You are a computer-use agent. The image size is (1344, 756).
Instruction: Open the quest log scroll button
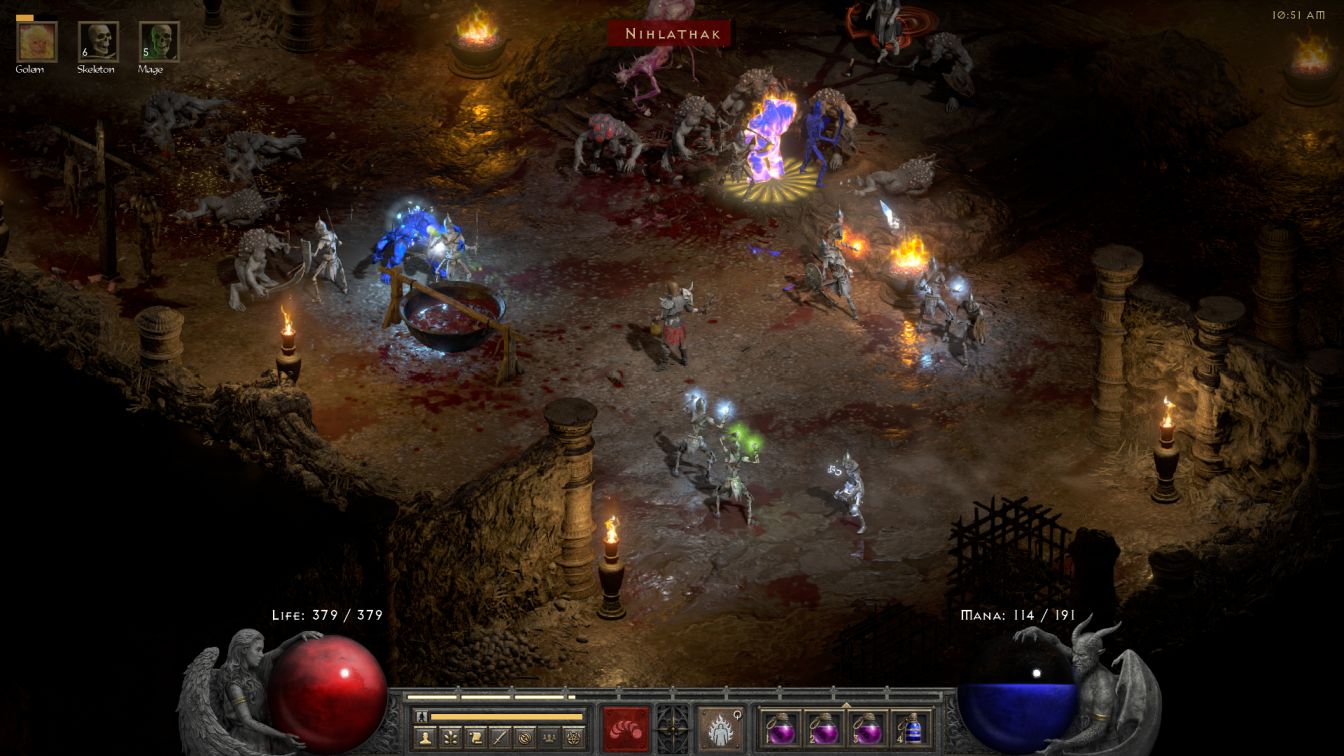point(475,738)
